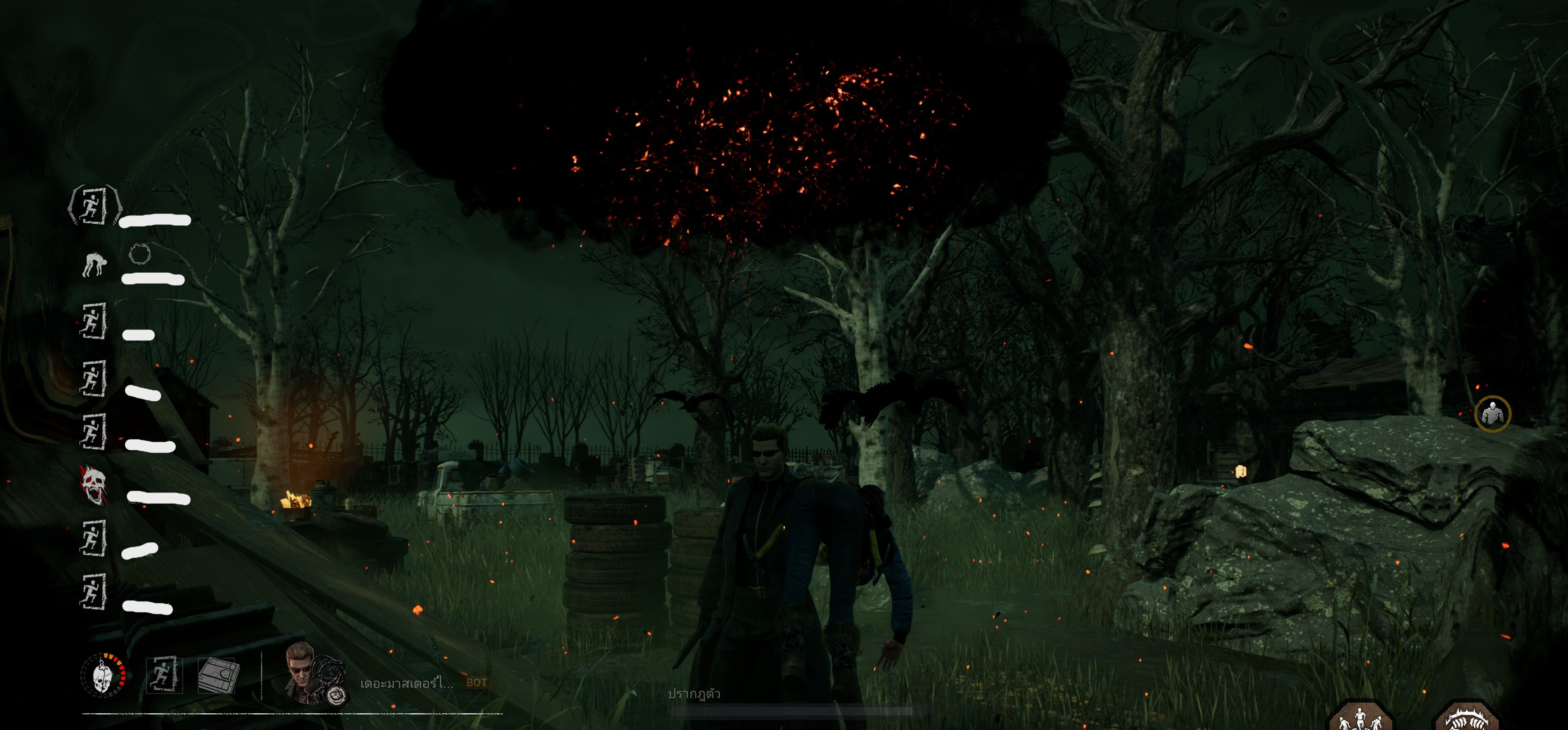The image size is (1568, 730).
Task: Select the boxed escaped runner icon beside the skull gauge
Action: tap(164, 674)
